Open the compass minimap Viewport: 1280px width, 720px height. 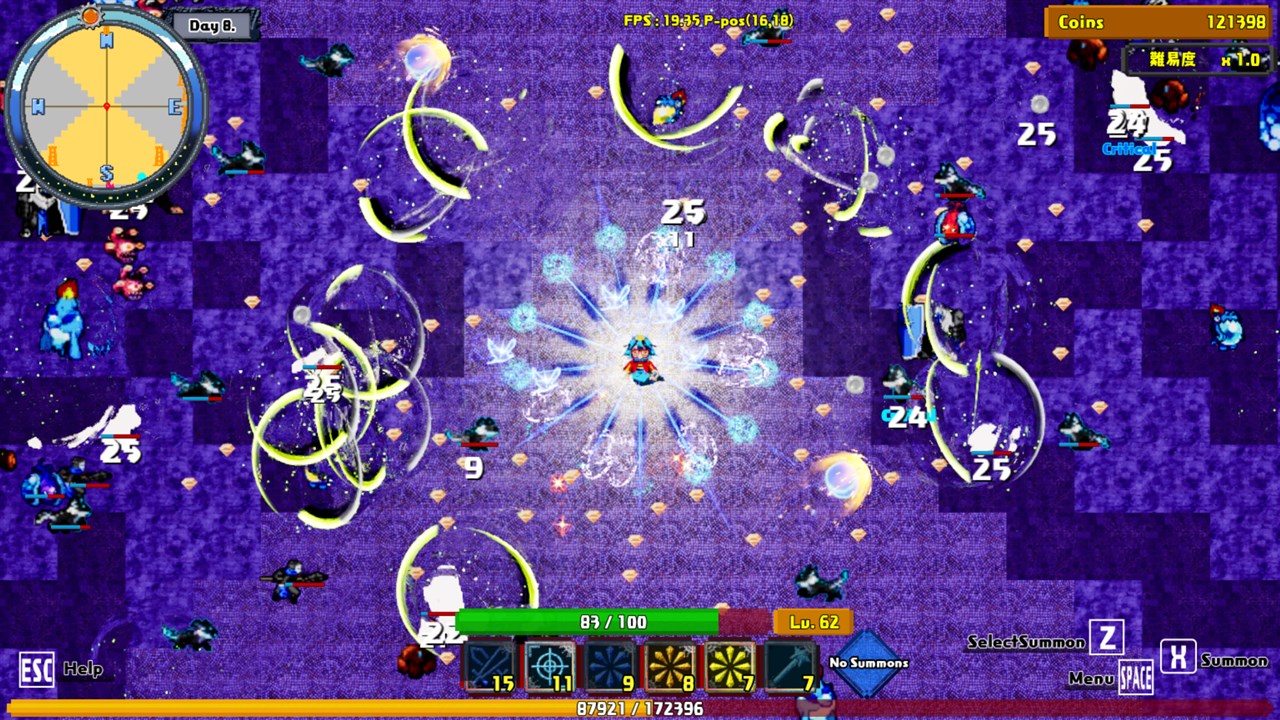pyautogui.click(x=106, y=105)
